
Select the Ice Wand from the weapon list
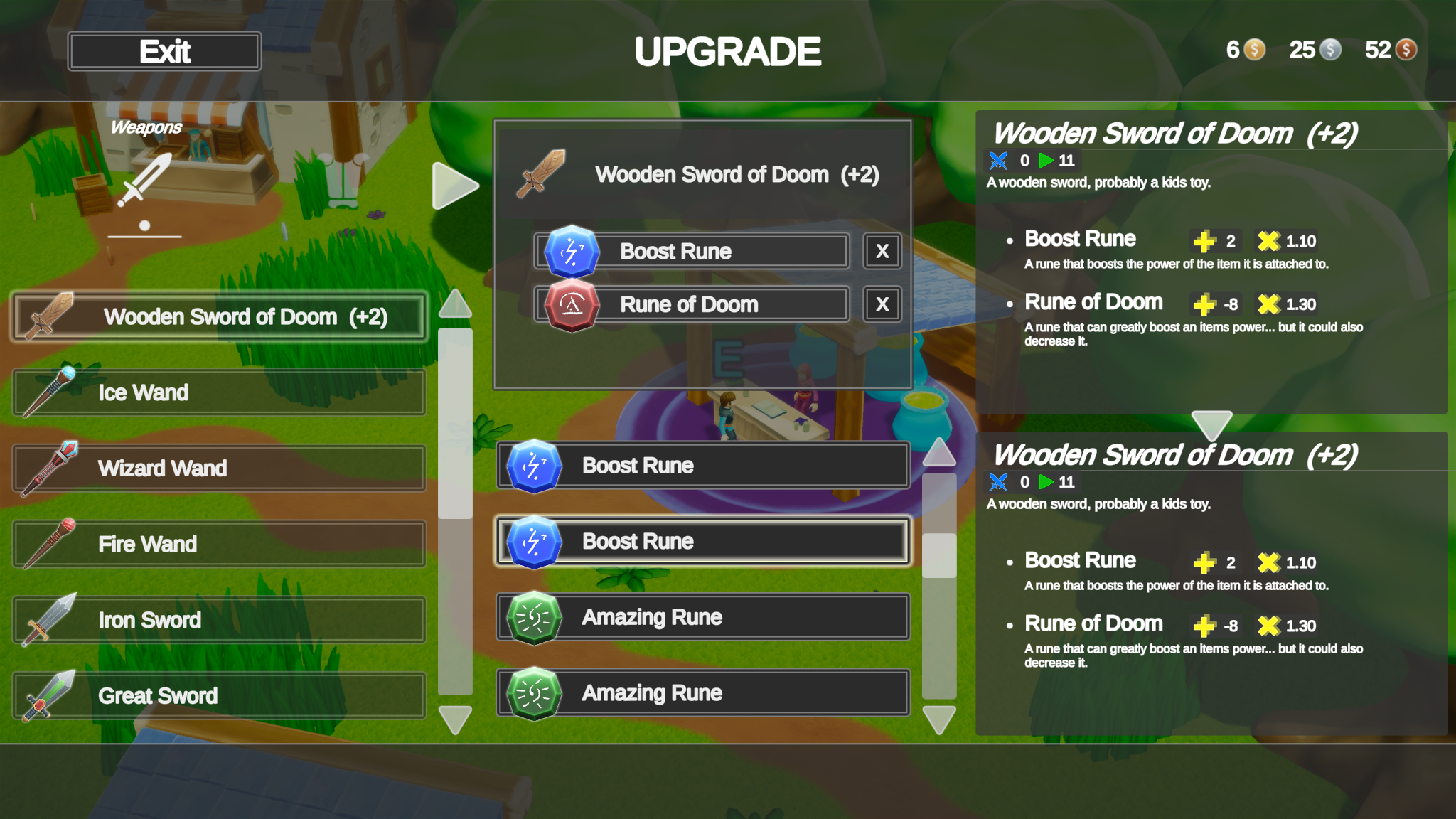[x=218, y=392]
